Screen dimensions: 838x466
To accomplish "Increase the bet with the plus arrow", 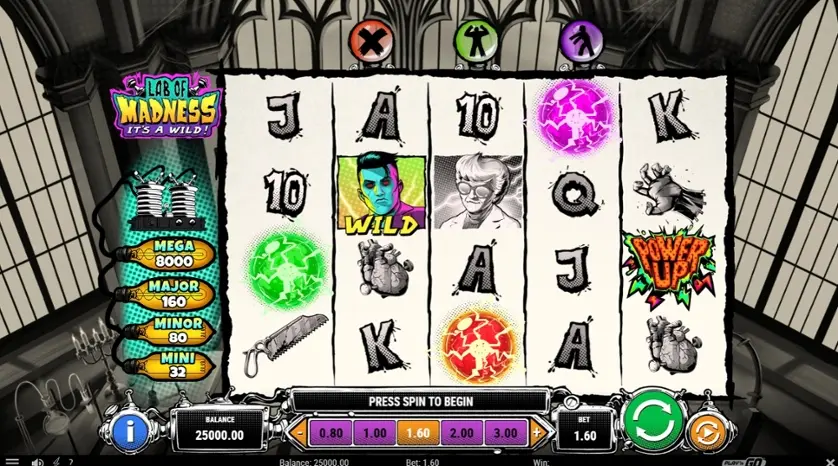I will click(x=537, y=432).
